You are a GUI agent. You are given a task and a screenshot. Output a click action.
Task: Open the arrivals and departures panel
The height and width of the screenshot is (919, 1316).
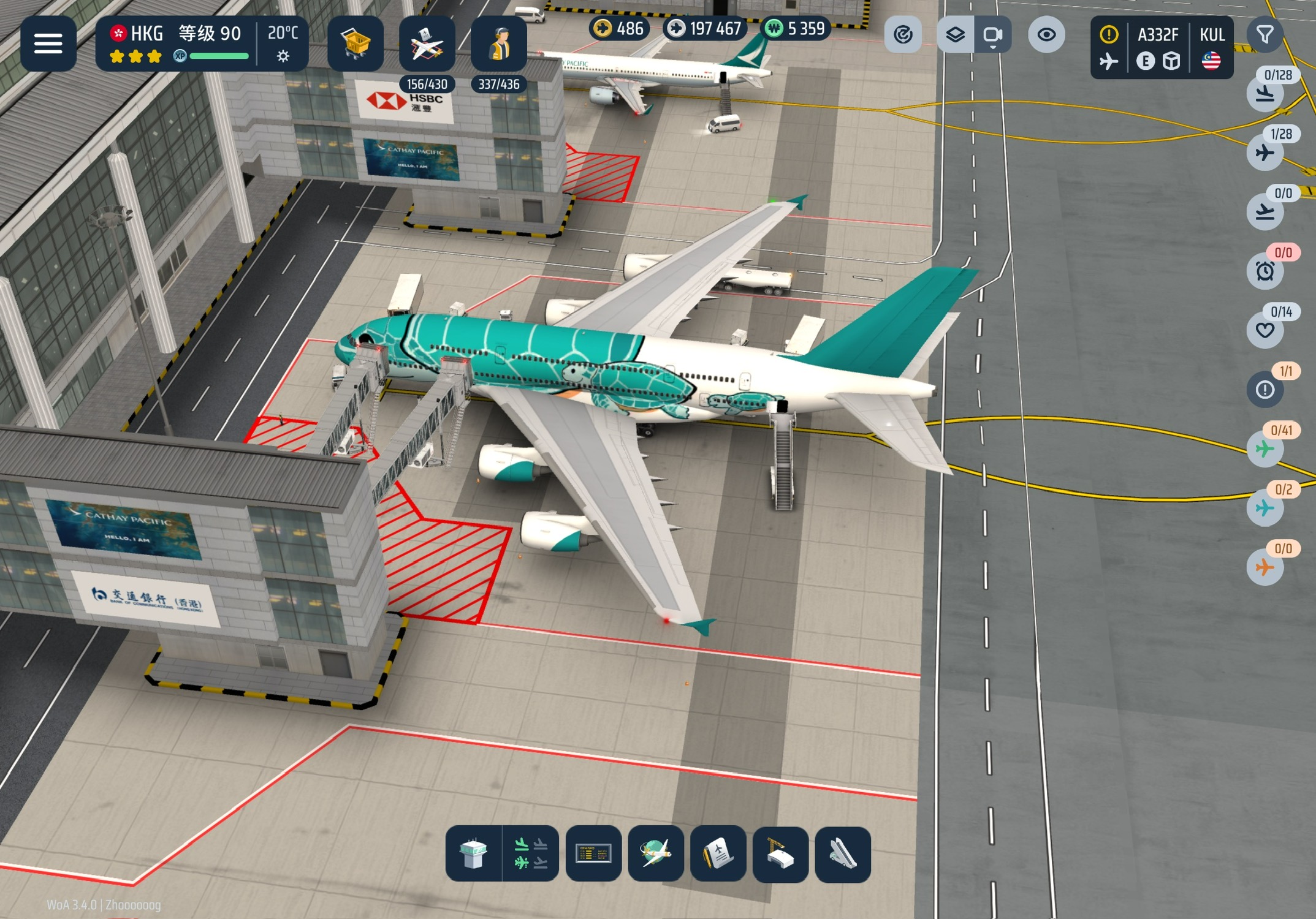[531, 854]
